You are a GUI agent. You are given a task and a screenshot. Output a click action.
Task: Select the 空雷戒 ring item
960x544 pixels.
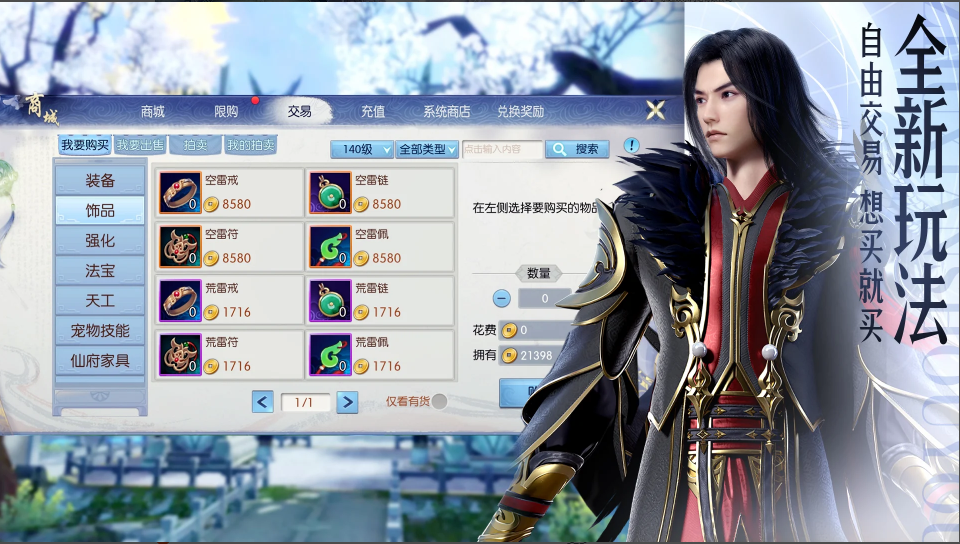230,193
